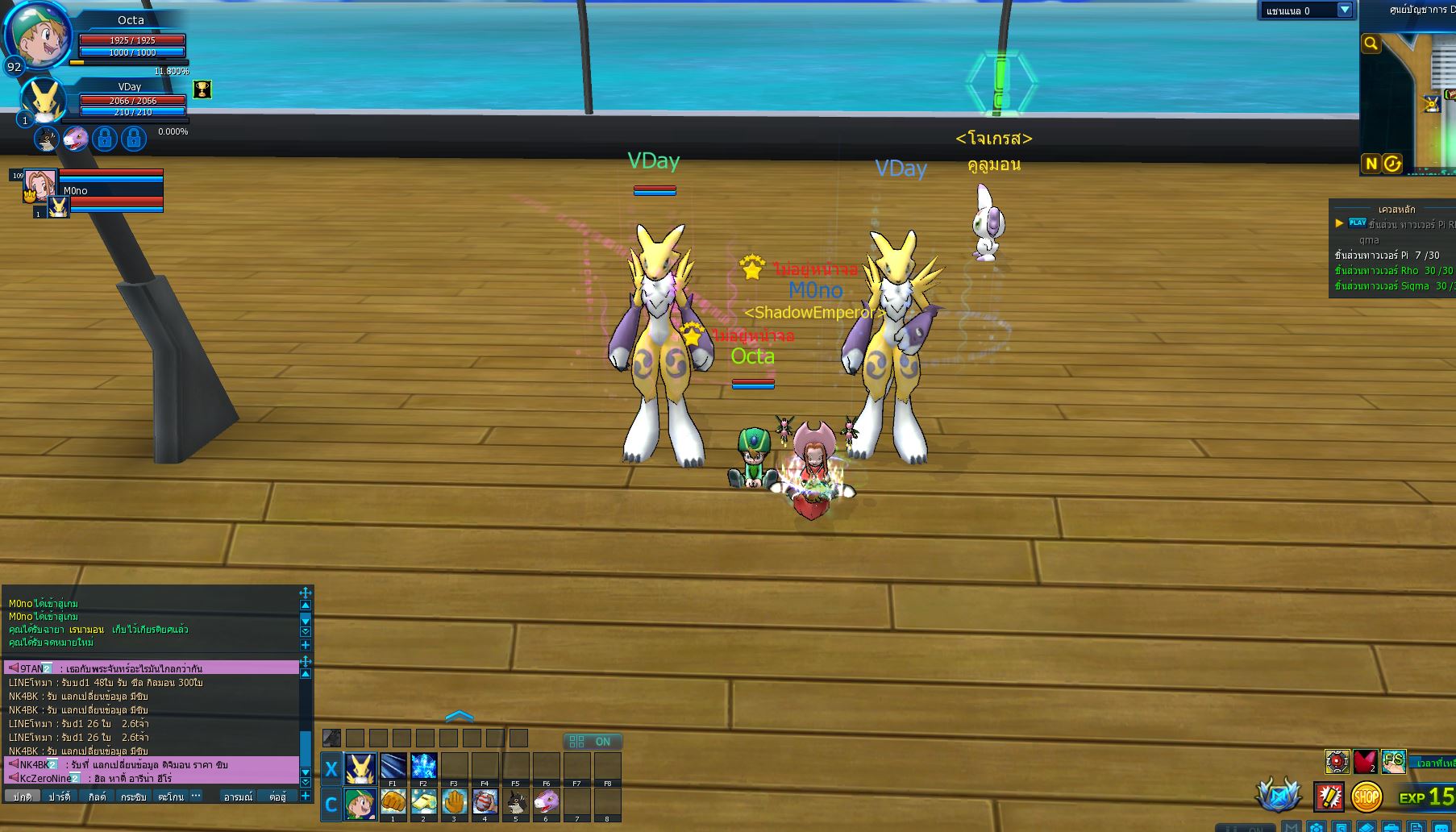Screen dimensions: 1456x832
Task: Click the red exclamation mark event icon
Action: [1328, 797]
